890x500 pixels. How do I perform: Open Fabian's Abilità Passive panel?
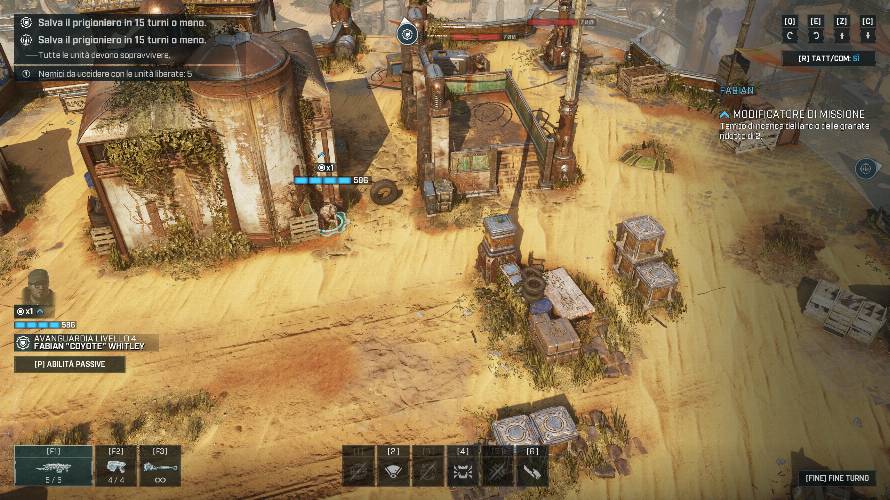70,365
